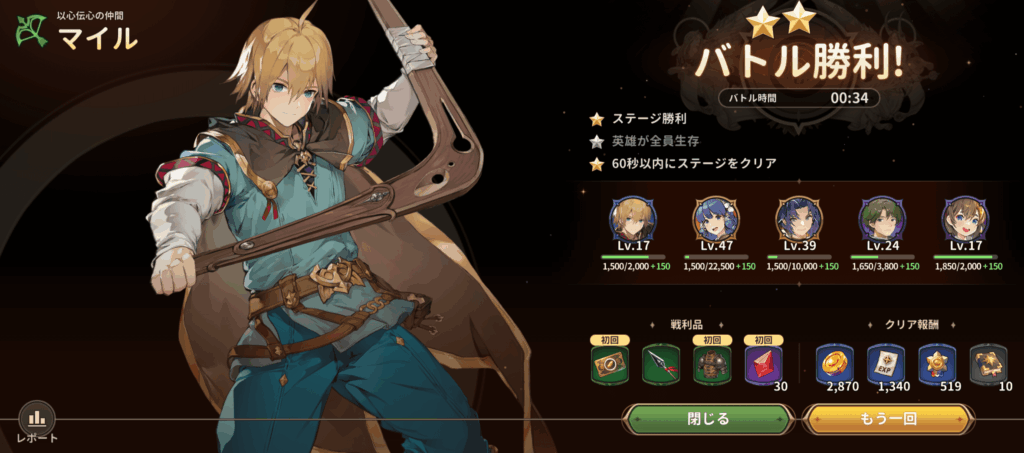Inspect the spear loot item
1024x453 pixels.
tap(660, 364)
